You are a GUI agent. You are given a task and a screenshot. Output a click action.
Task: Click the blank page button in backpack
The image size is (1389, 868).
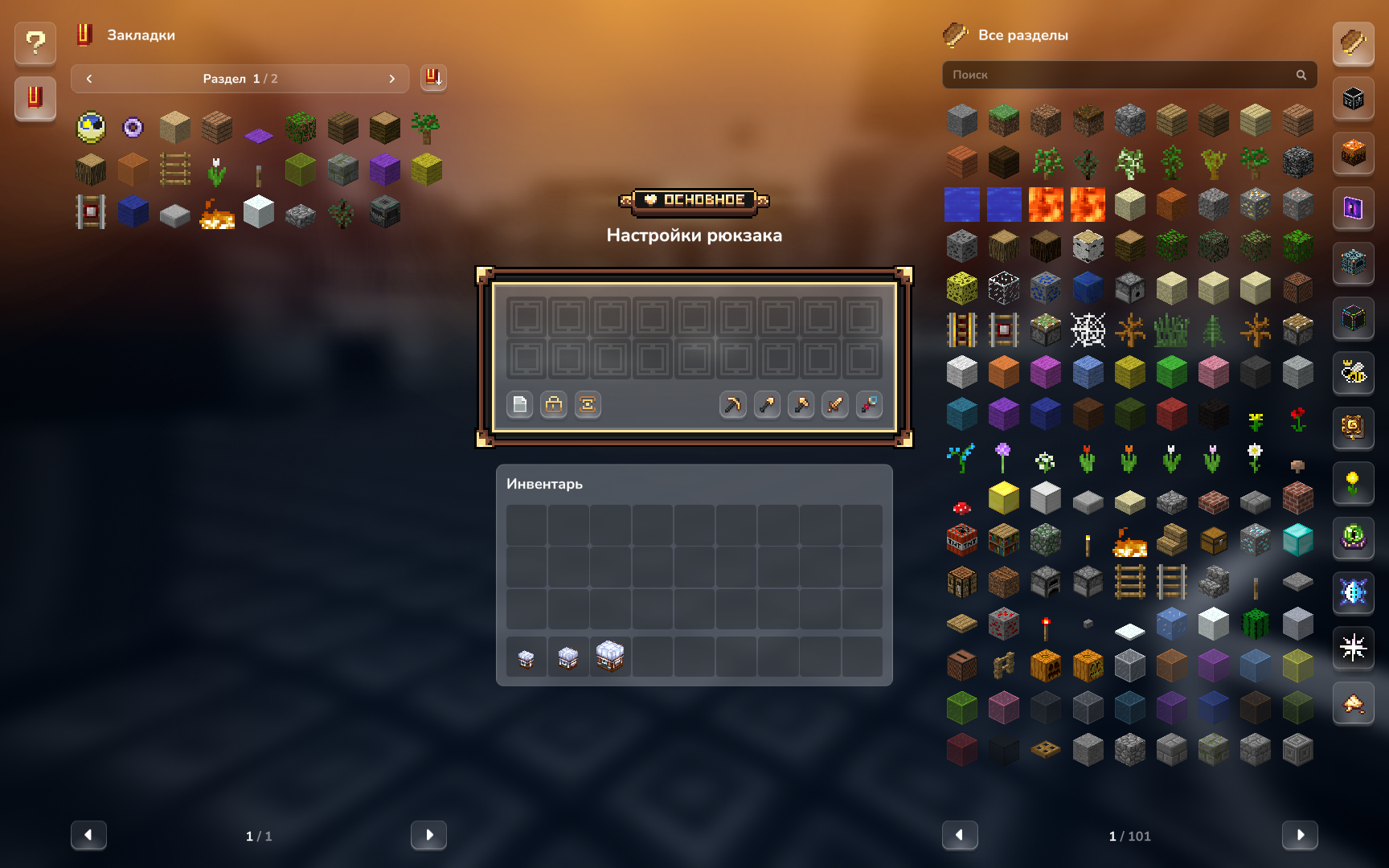520,404
